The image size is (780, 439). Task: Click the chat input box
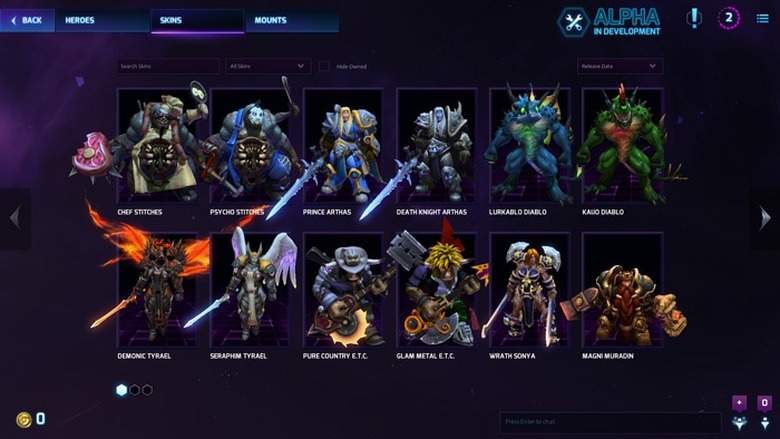596,423
